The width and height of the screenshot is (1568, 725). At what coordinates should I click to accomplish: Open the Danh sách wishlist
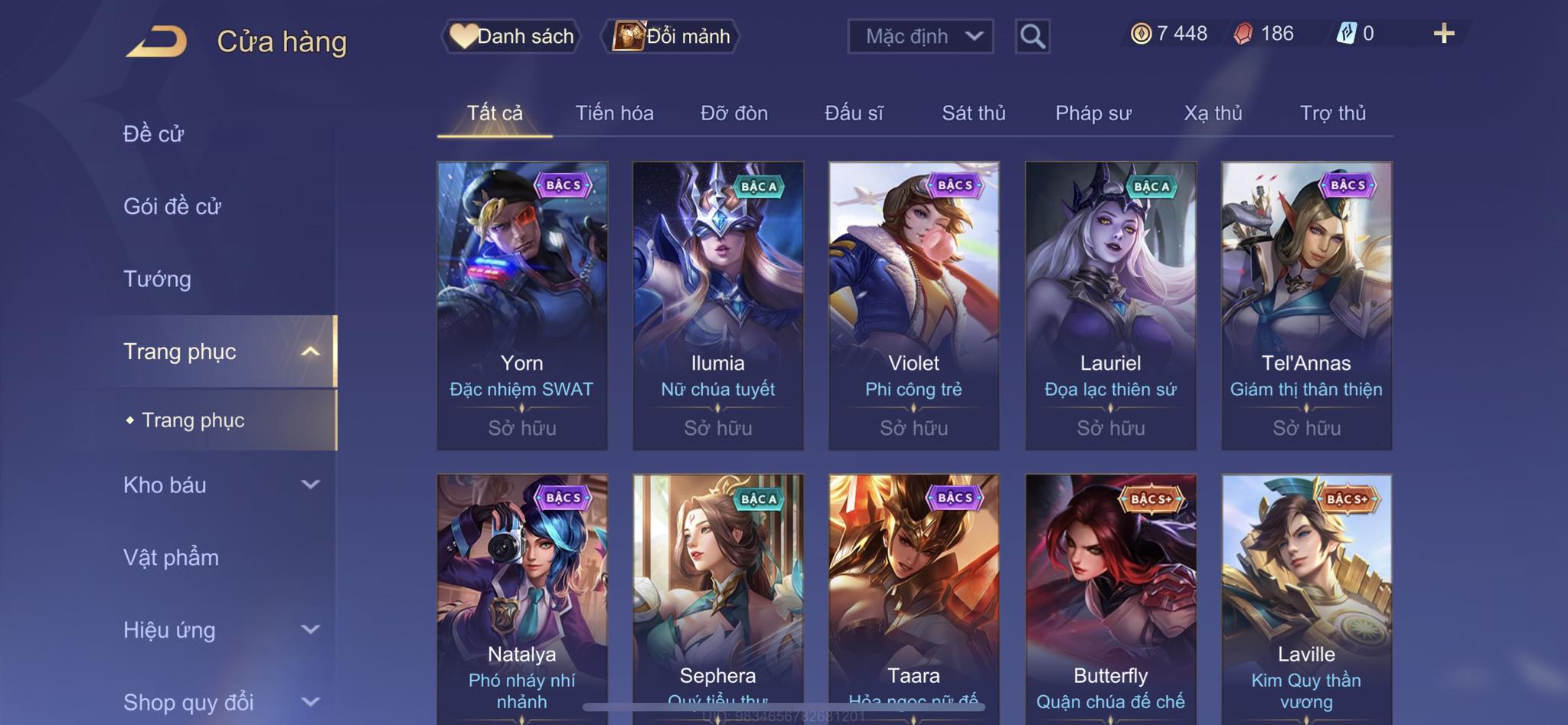pos(511,36)
